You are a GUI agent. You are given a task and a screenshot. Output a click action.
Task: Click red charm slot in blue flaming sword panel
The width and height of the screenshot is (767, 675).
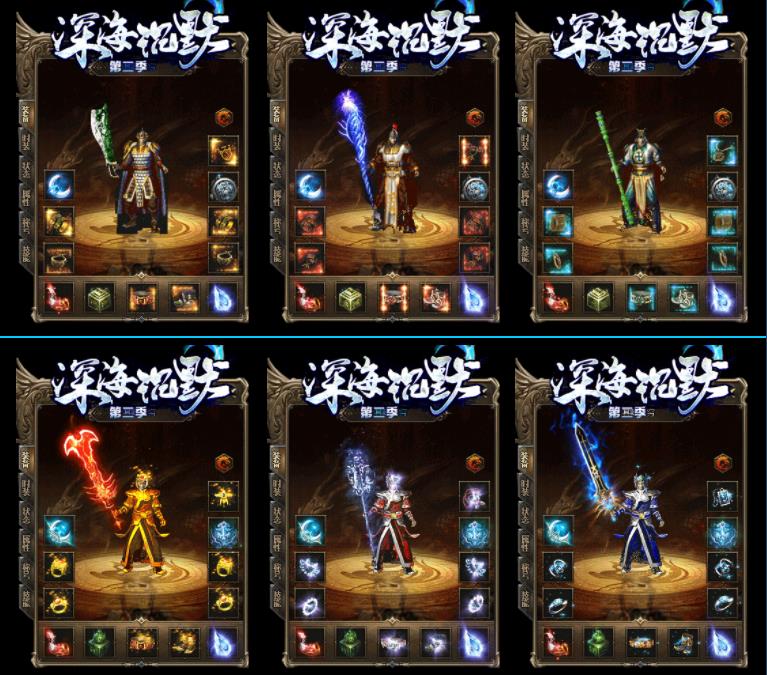click(555, 640)
